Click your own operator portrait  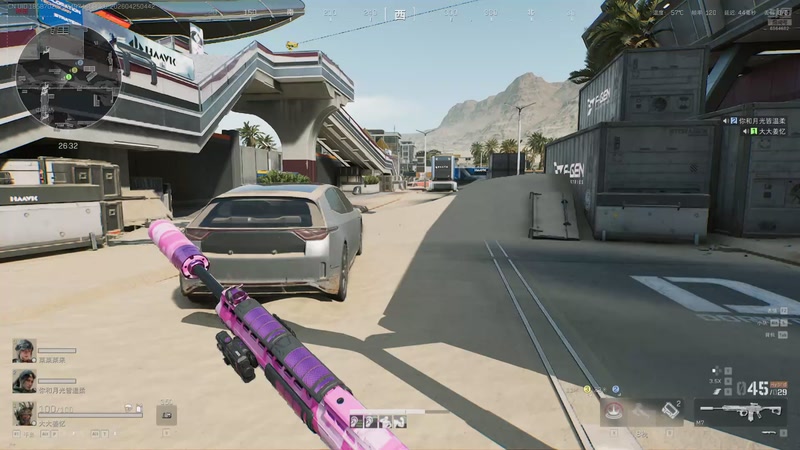23,412
